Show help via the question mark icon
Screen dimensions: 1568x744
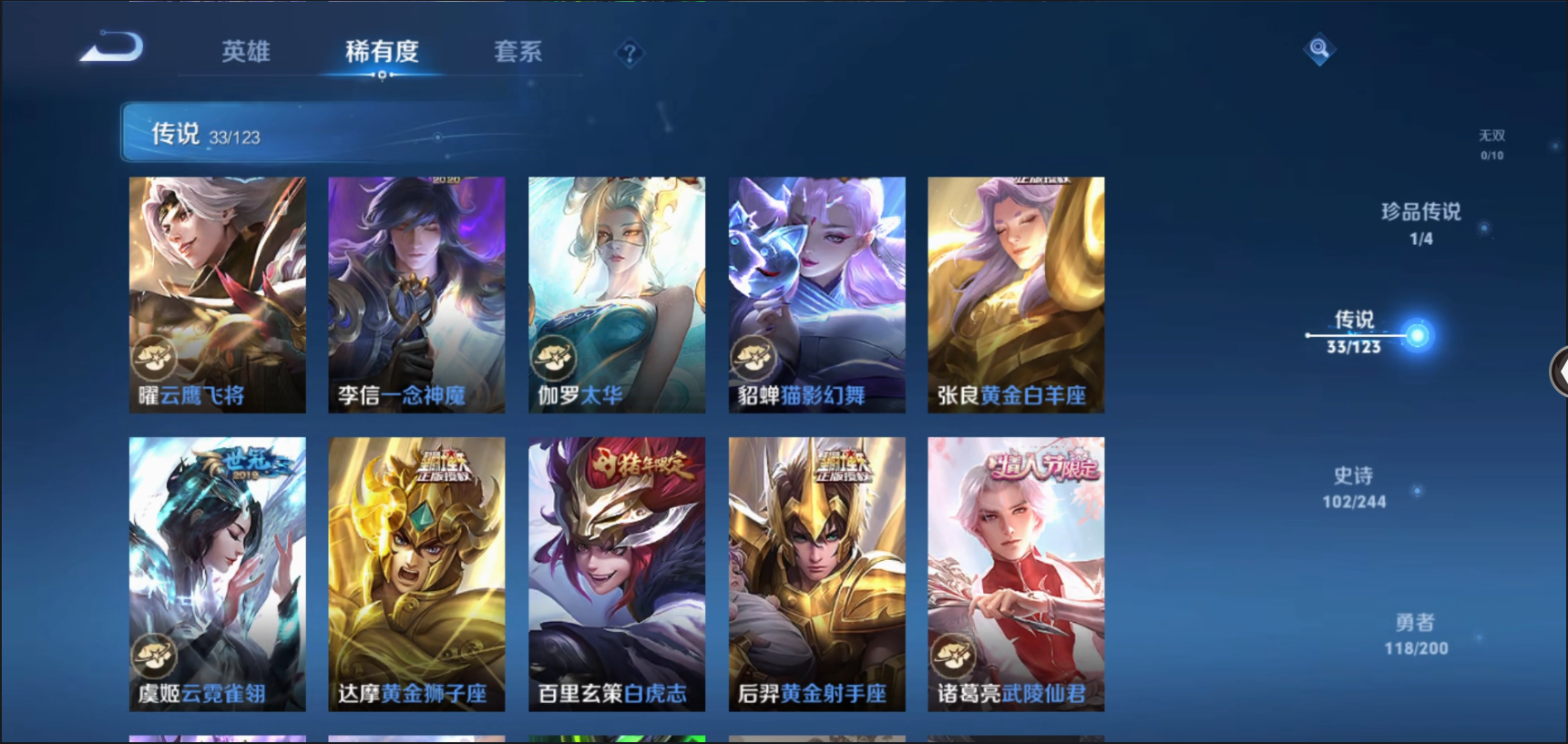click(x=630, y=54)
